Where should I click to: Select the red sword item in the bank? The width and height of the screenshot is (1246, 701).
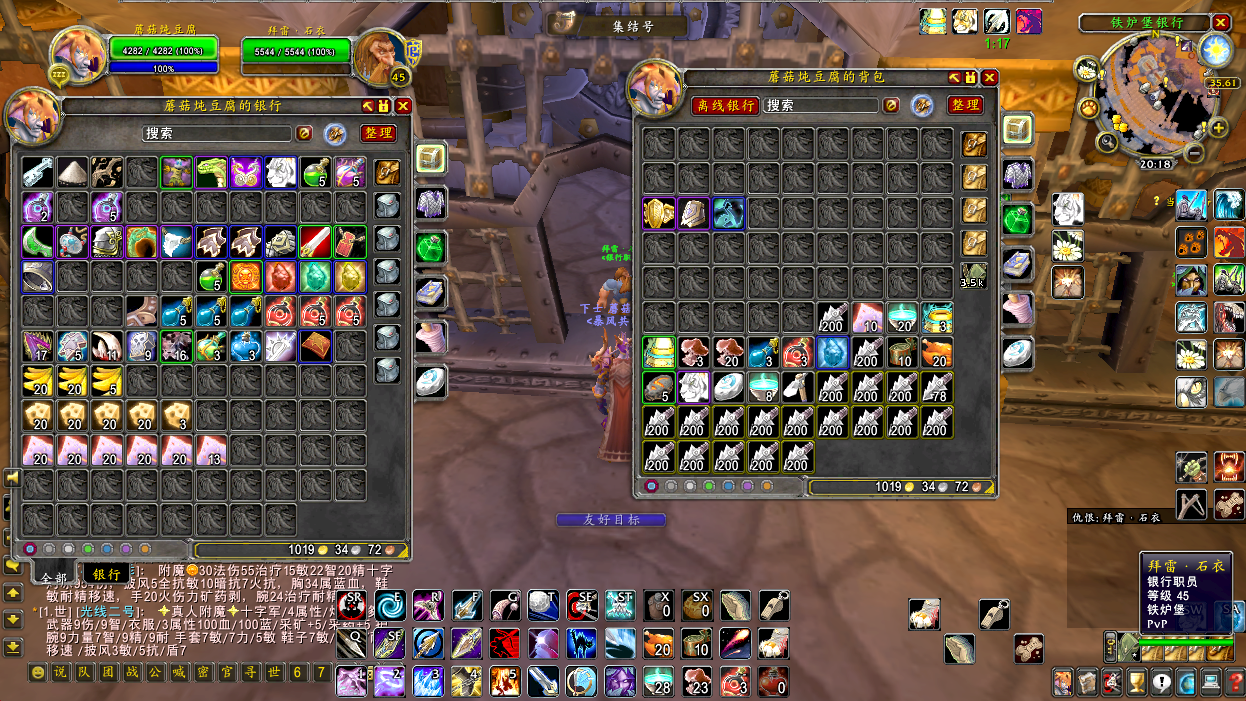pyautogui.click(x=315, y=242)
